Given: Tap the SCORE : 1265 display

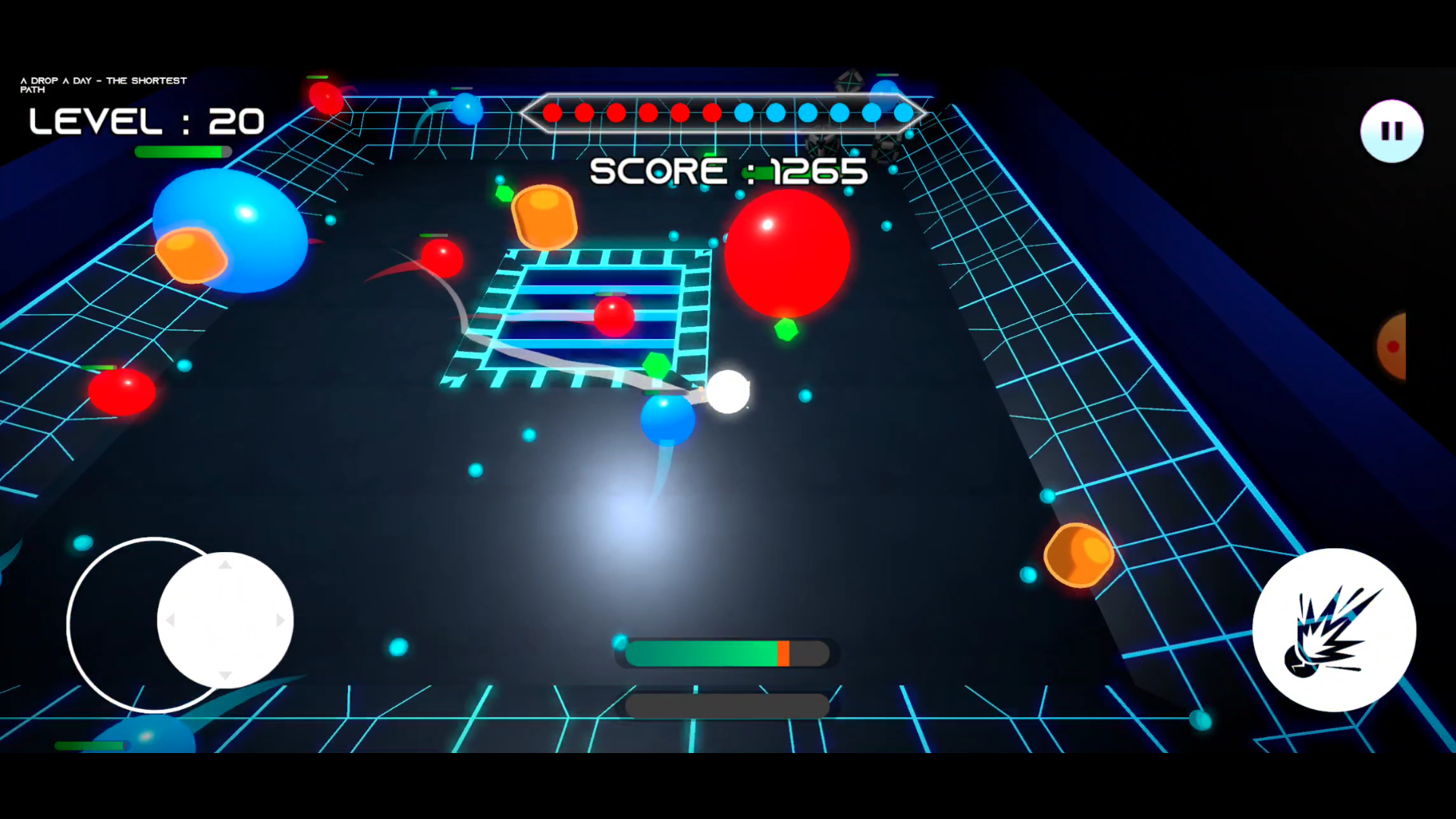Looking at the screenshot, I should coord(728,171).
